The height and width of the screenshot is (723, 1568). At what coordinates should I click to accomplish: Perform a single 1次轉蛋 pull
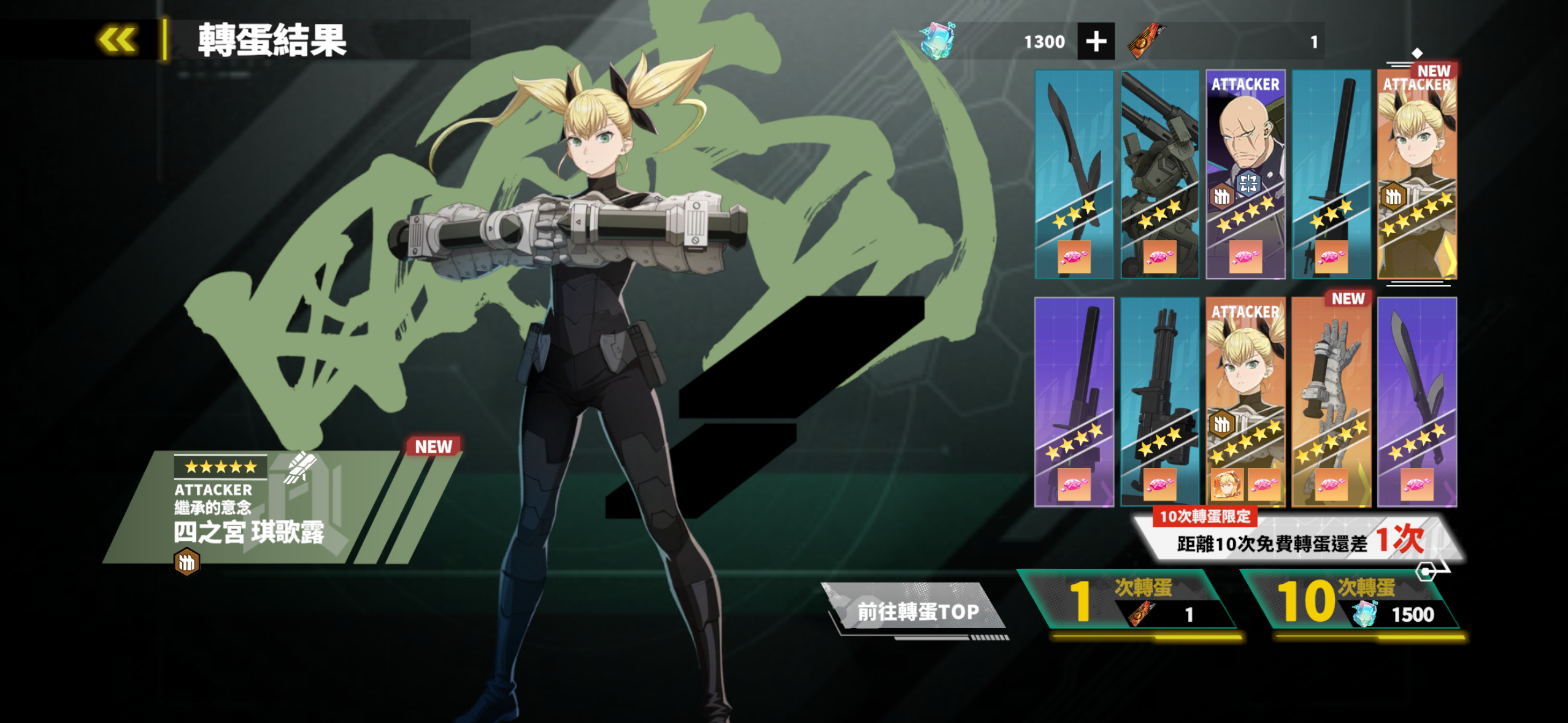click(x=1129, y=601)
